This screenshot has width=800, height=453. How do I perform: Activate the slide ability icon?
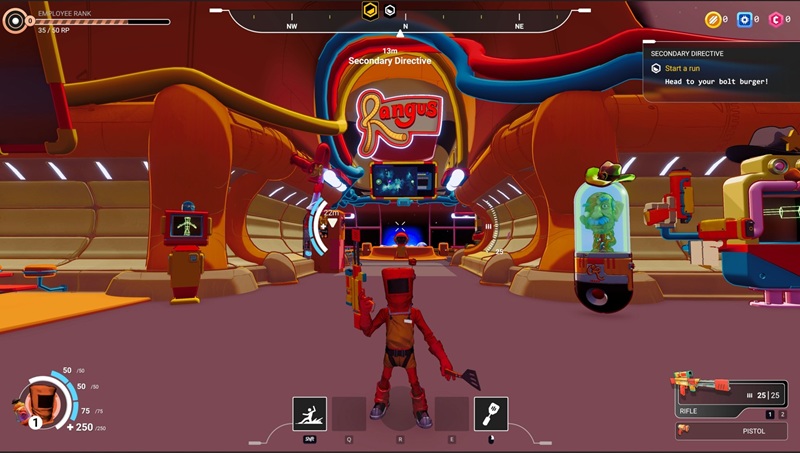[x=310, y=413]
